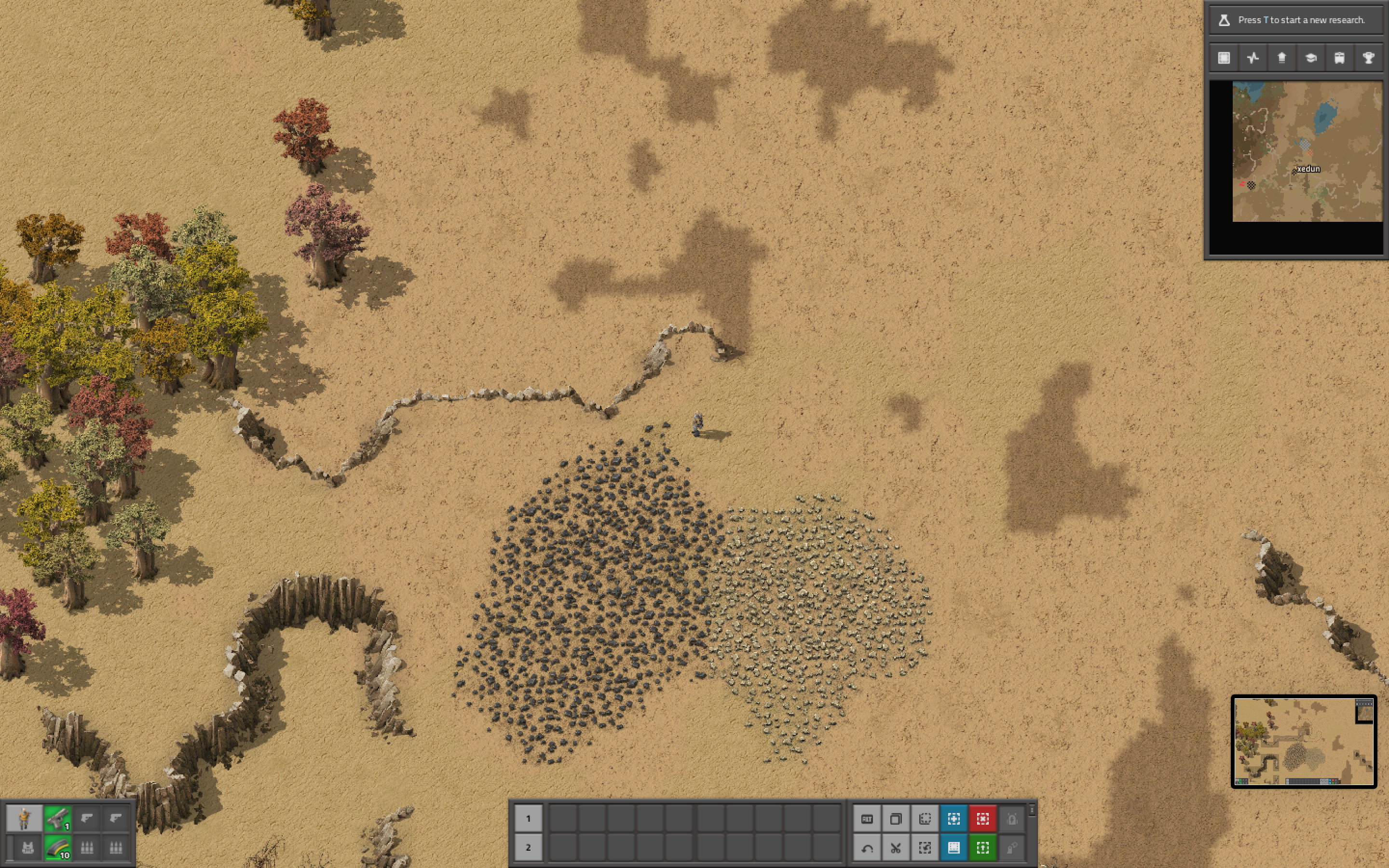The width and height of the screenshot is (1389, 868).
Task: Switch quickbar row with the "2" button
Action: tap(528, 847)
